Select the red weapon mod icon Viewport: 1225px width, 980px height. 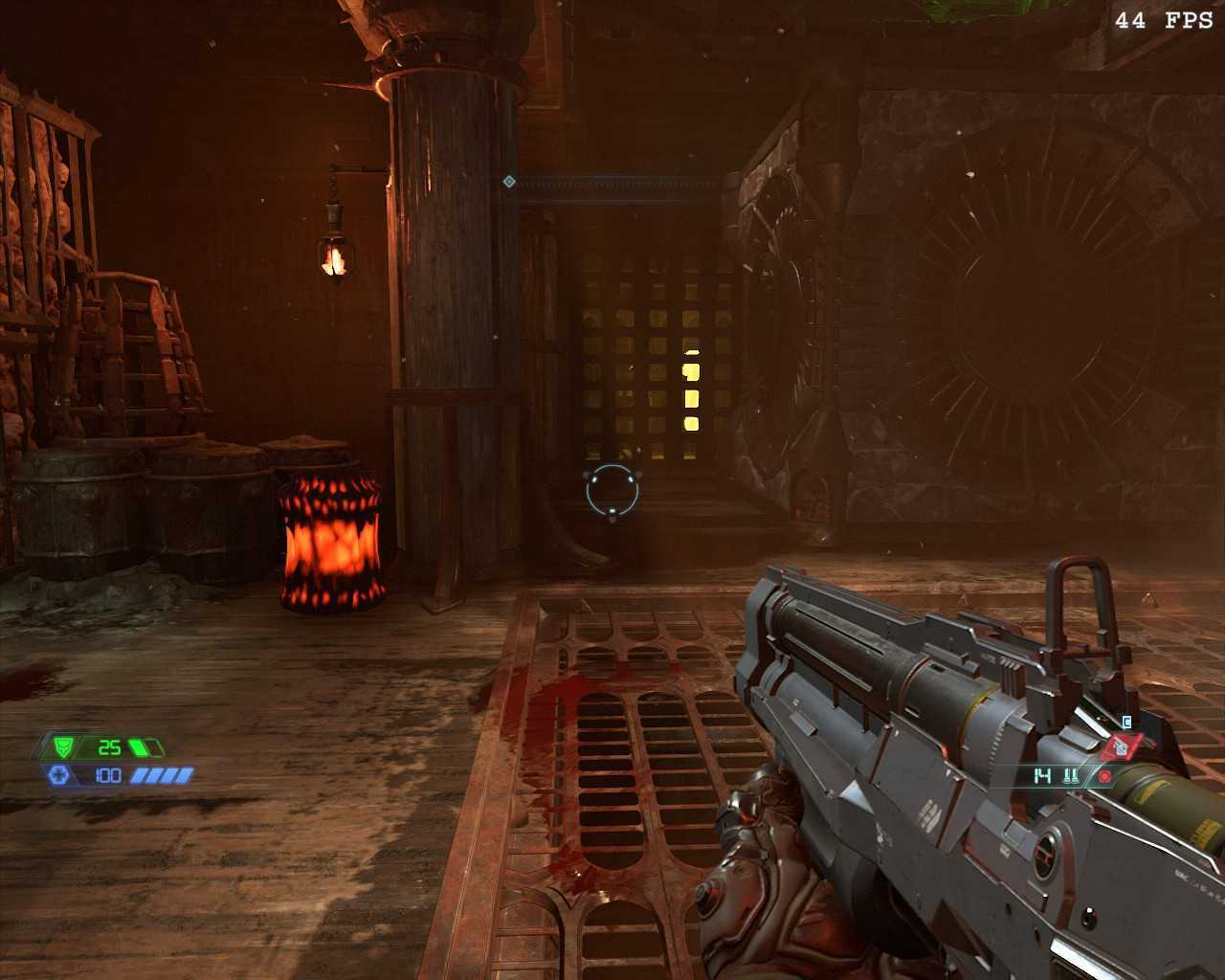tap(1120, 747)
